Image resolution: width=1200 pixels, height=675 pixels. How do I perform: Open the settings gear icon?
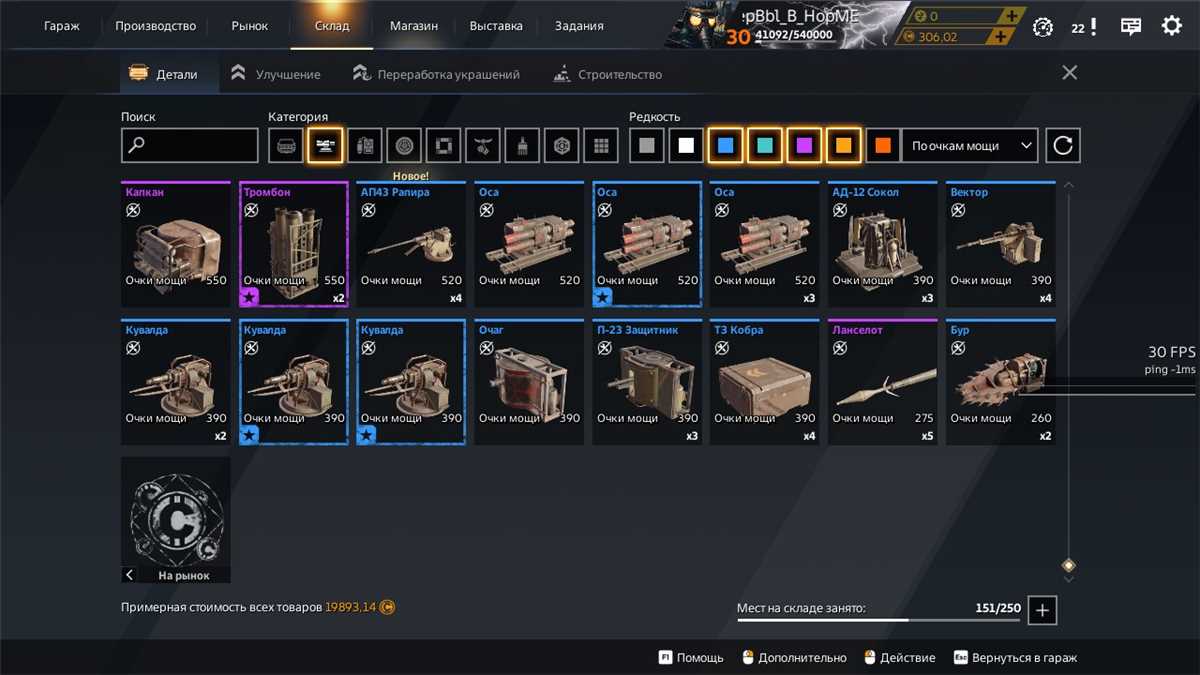click(1171, 26)
